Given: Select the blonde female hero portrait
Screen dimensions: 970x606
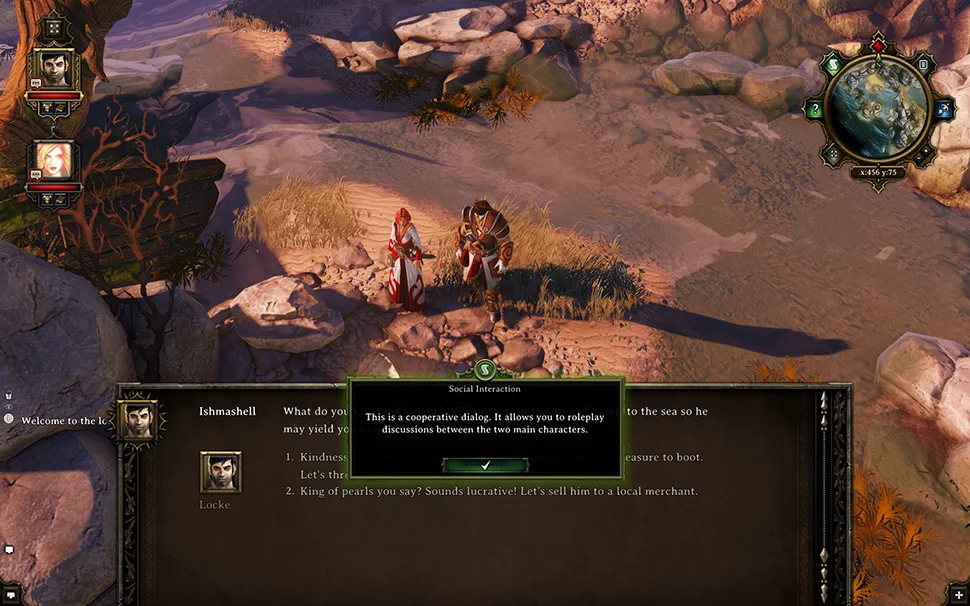Looking at the screenshot, I should pos(53,160).
